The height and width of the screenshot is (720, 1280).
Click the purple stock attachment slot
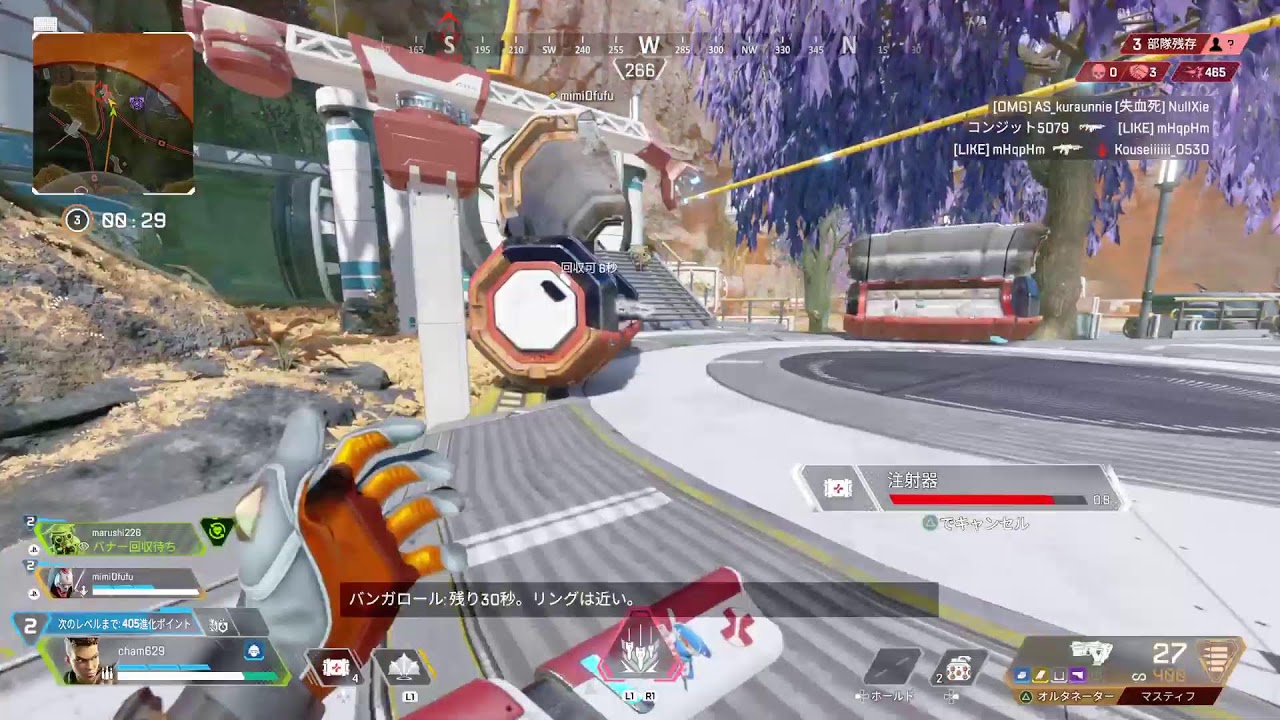coord(1077,675)
